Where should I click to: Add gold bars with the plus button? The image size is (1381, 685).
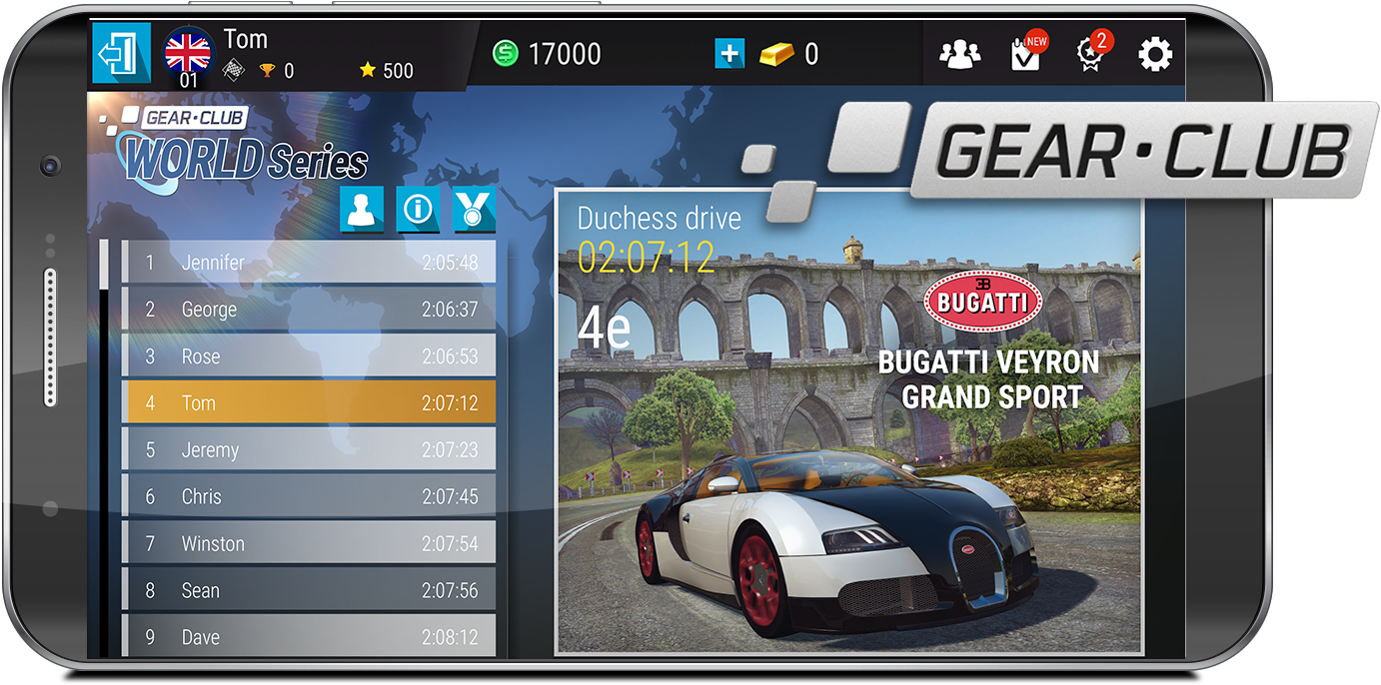(730, 53)
